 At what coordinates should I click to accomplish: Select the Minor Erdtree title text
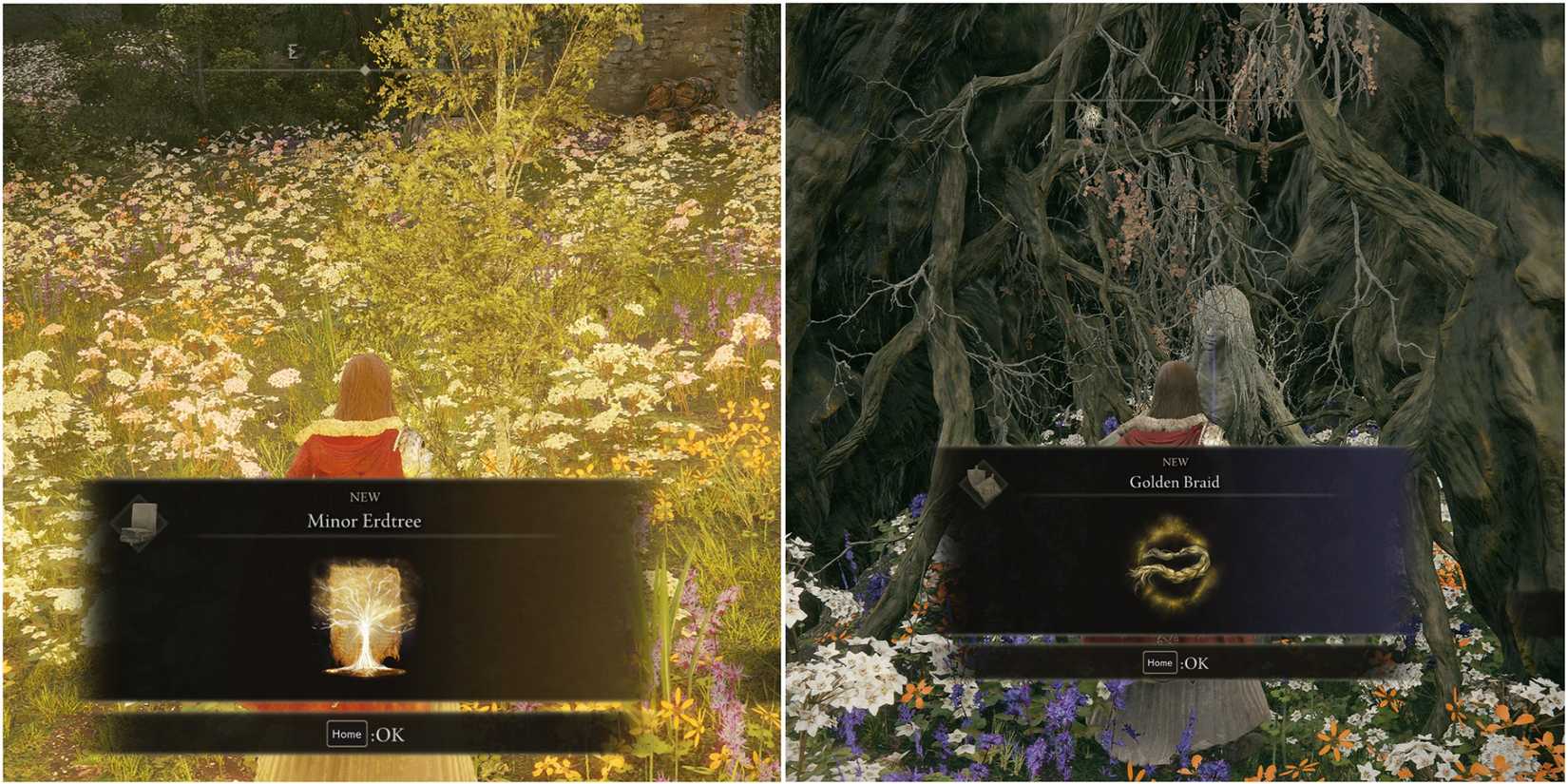367,521
